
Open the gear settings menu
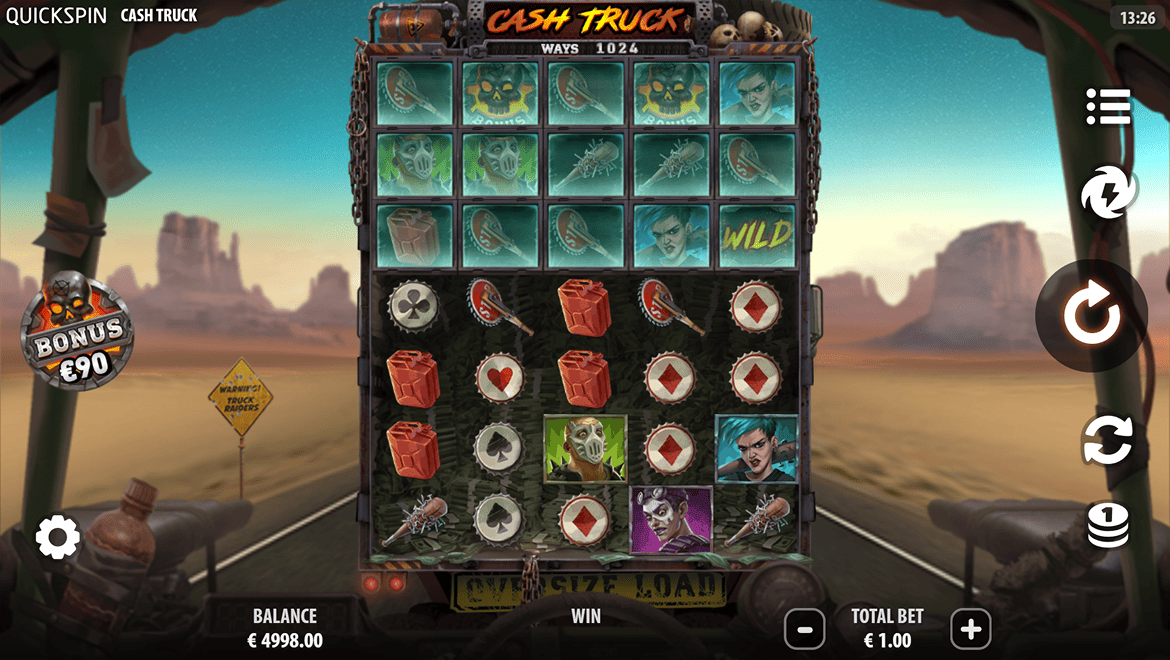coord(58,539)
